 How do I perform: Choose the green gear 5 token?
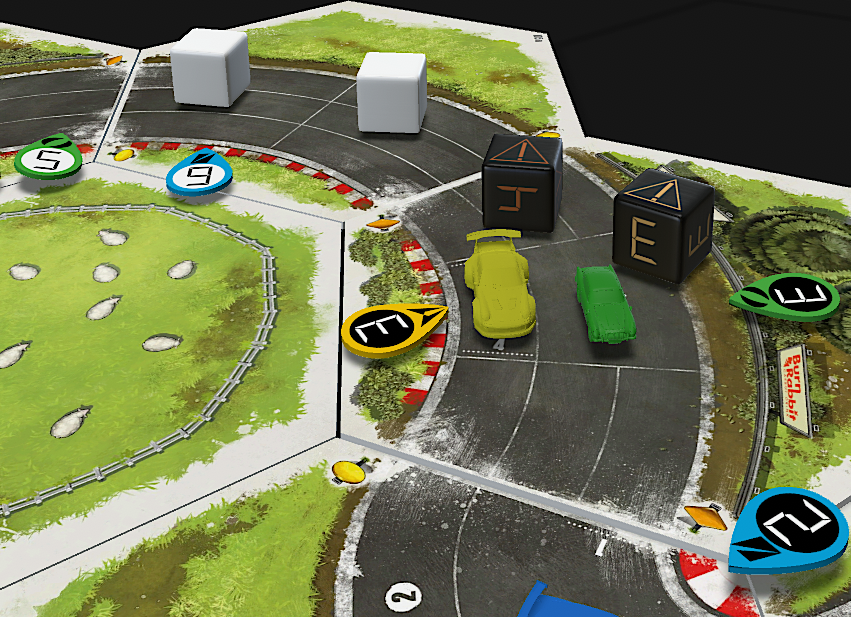point(46,158)
